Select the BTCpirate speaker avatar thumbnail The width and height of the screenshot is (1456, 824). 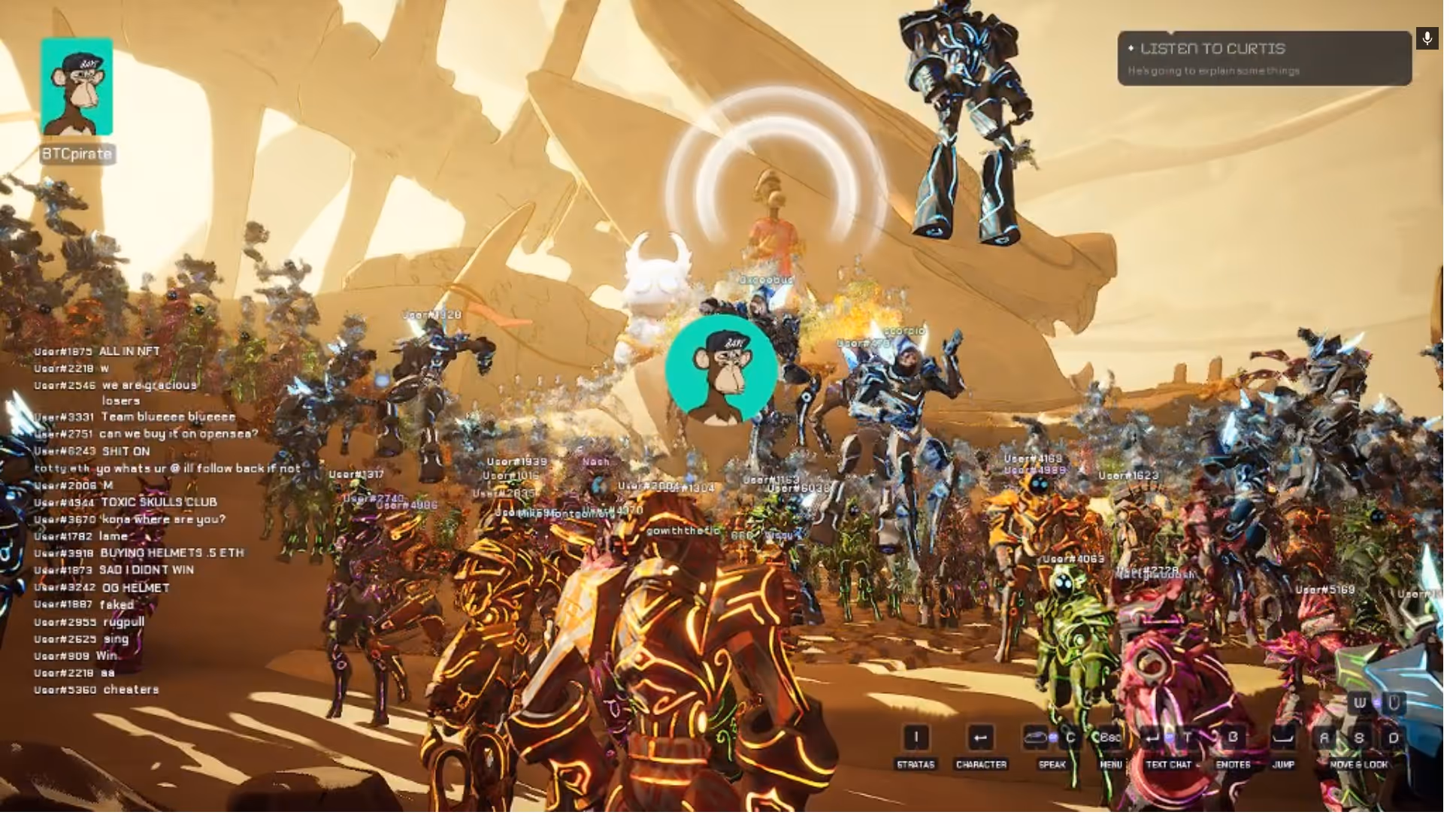pos(77,87)
